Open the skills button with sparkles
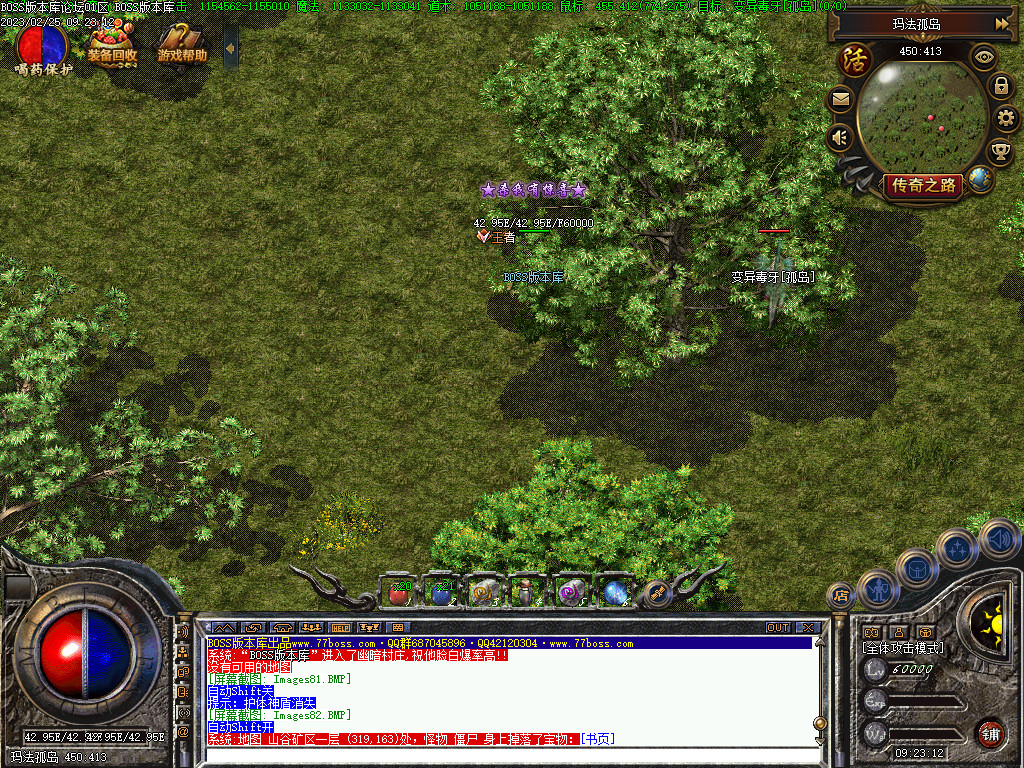 pos(956,549)
